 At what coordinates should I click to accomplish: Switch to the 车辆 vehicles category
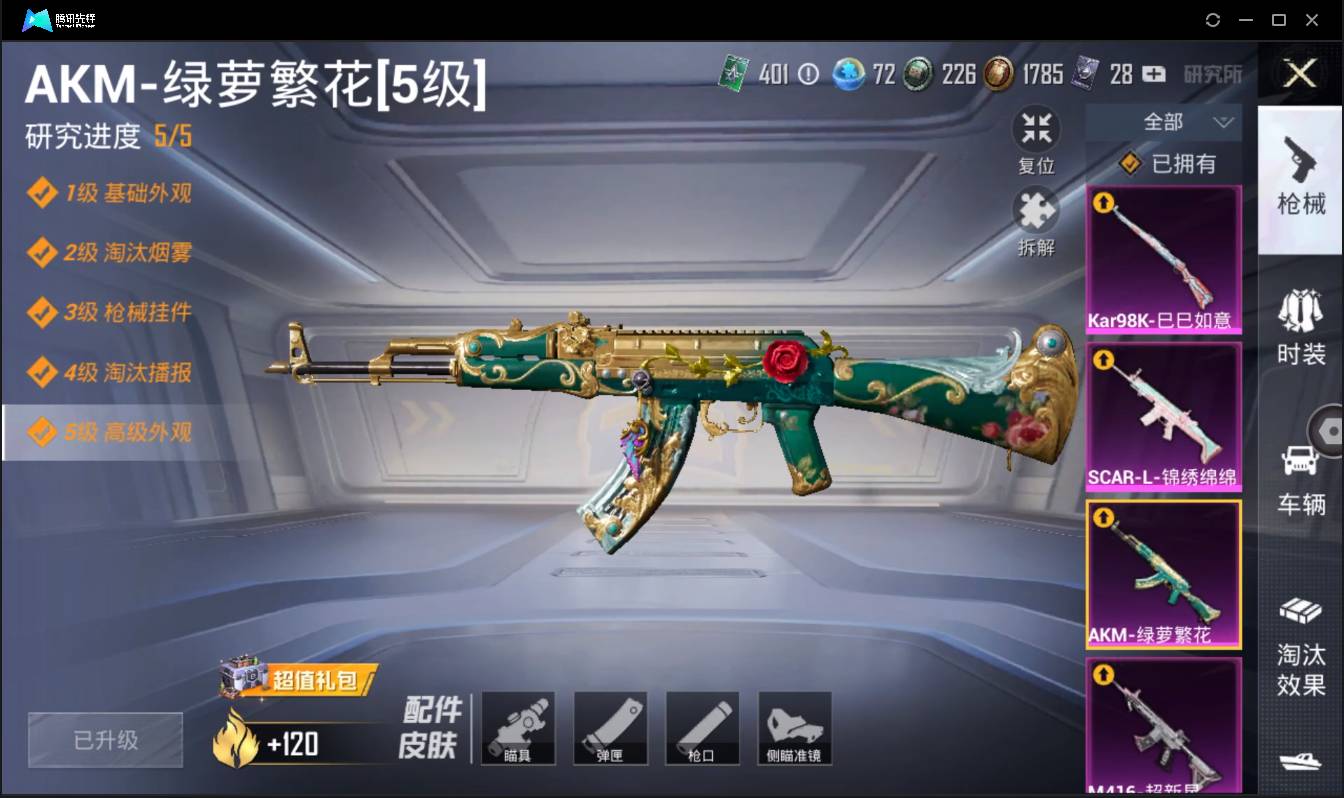[1301, 455]
